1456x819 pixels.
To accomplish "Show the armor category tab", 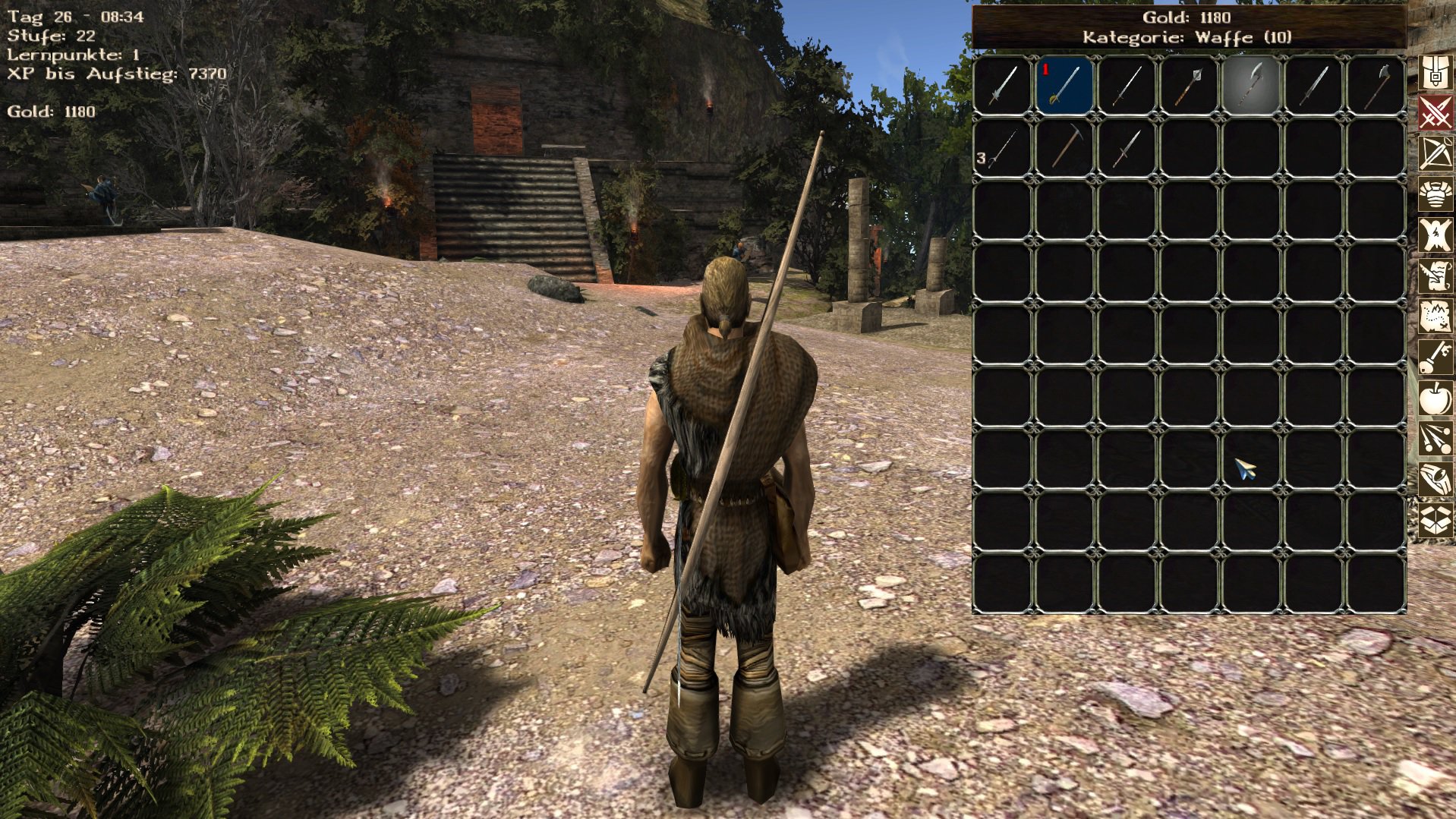I will pyautogui.click(x=1435, y=195).
